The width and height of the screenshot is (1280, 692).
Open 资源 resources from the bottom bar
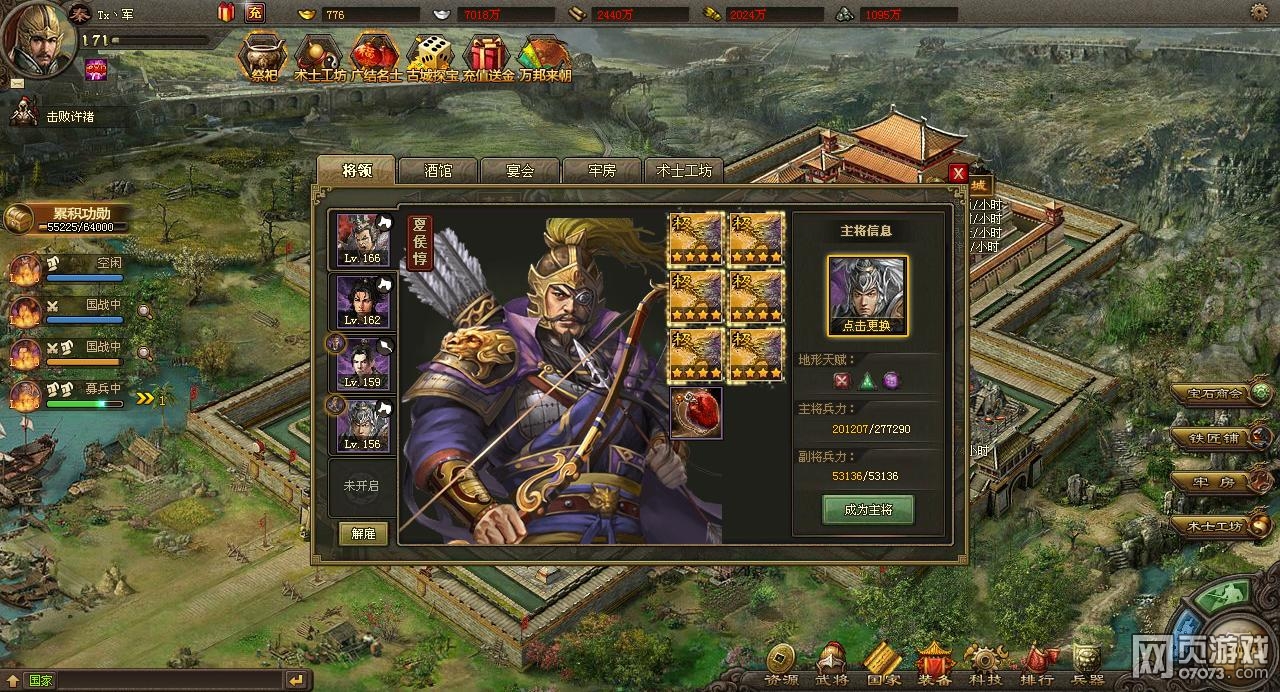click(781, 664)
